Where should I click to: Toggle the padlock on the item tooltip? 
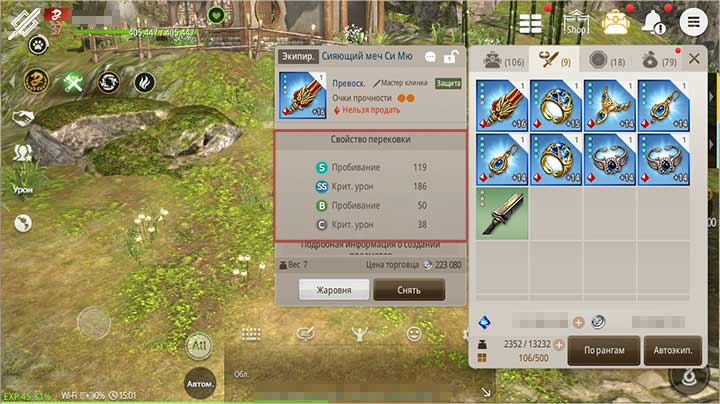(x=451, y=57)
